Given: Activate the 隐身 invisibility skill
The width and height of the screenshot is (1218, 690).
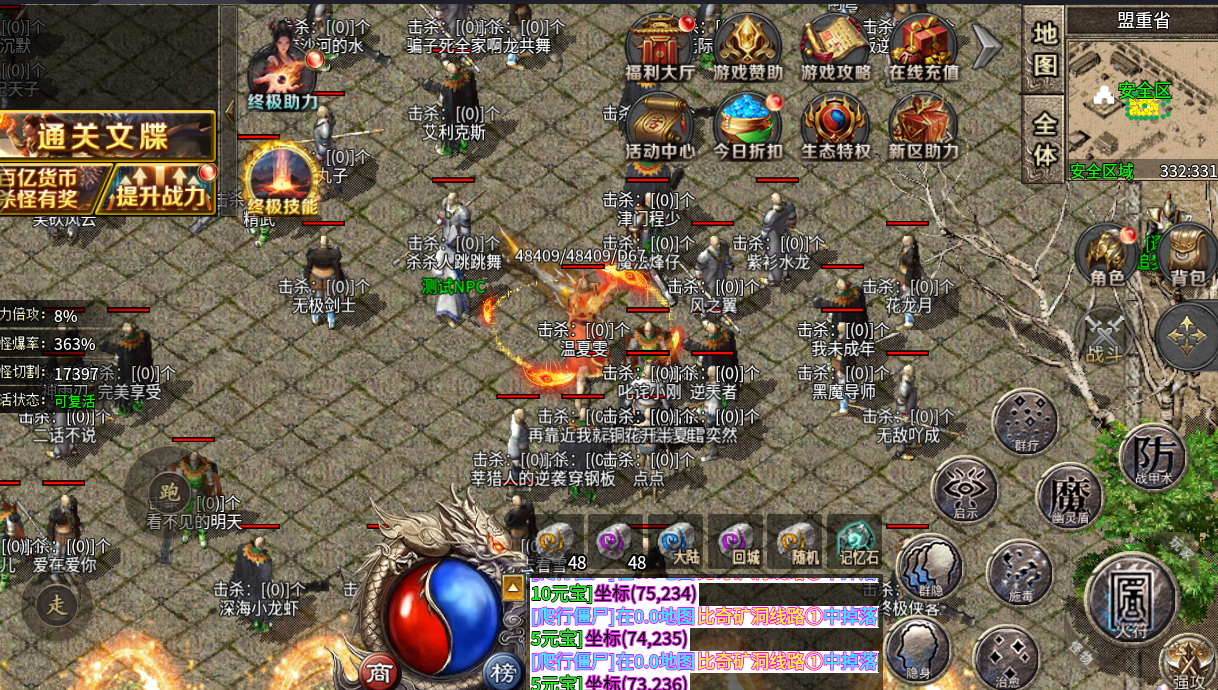Looking at the screenshot, I should [x=917, y=649].
